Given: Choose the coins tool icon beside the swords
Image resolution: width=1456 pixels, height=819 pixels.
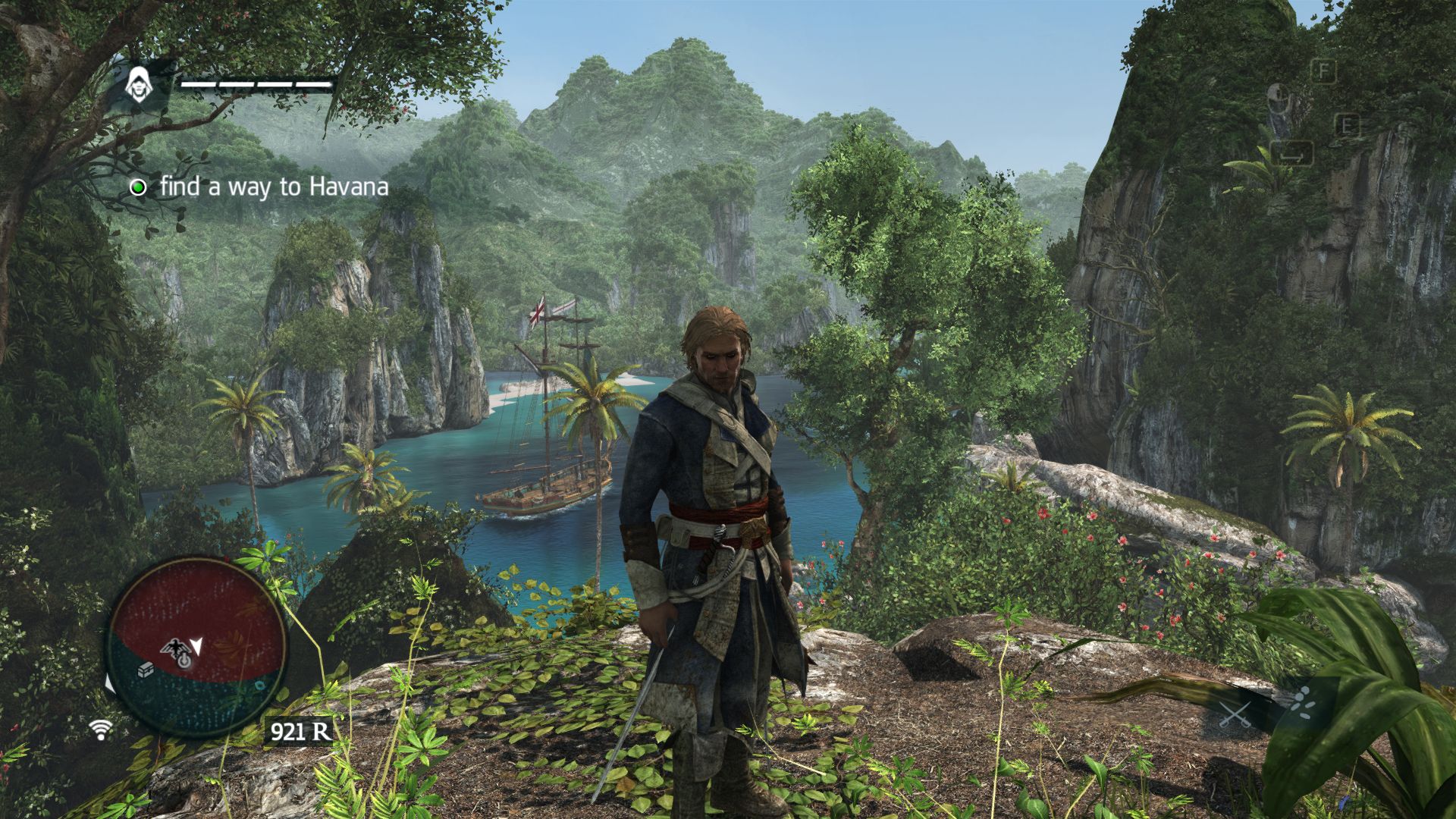Looking at the screenshot, I should (1301, 703).
